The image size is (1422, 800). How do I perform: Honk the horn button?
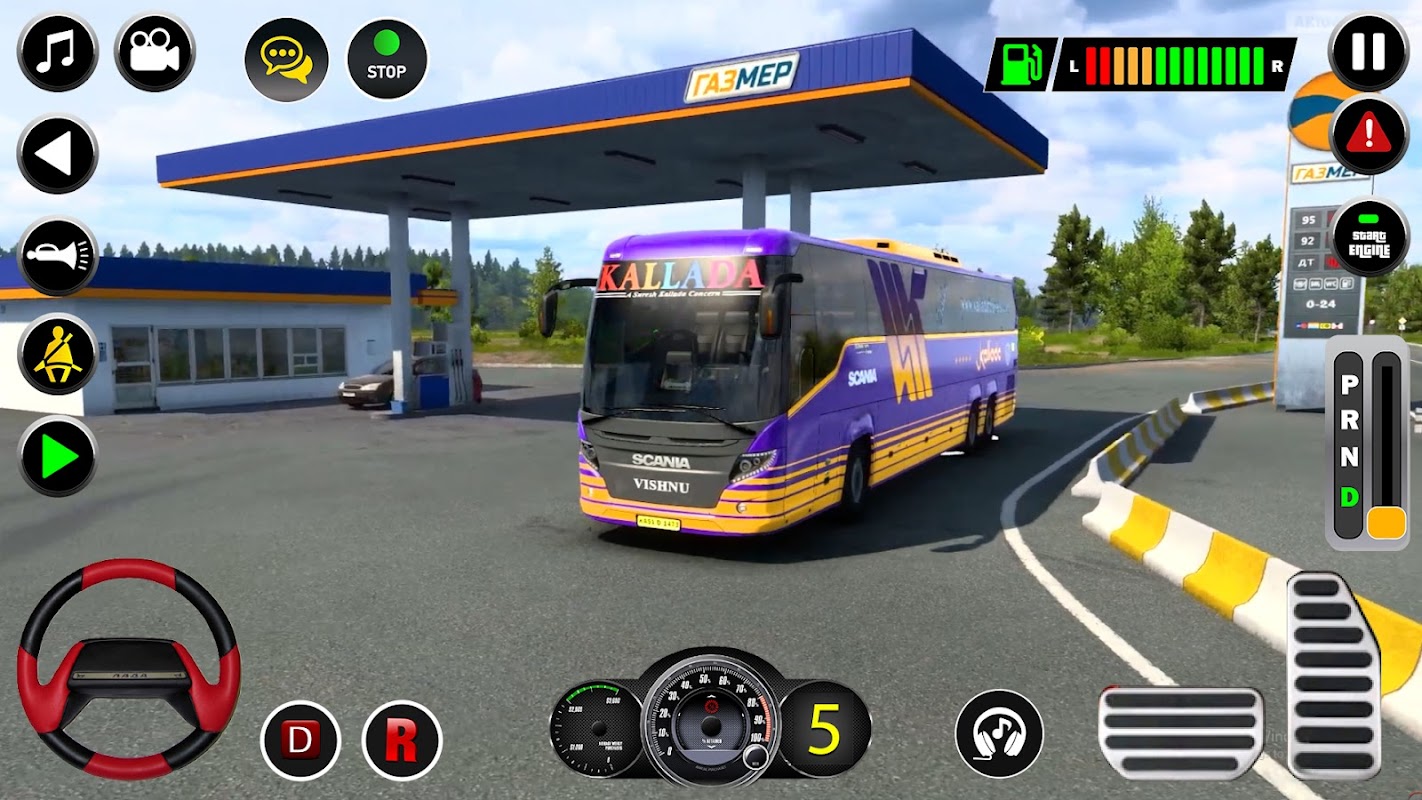pos(57,256)
